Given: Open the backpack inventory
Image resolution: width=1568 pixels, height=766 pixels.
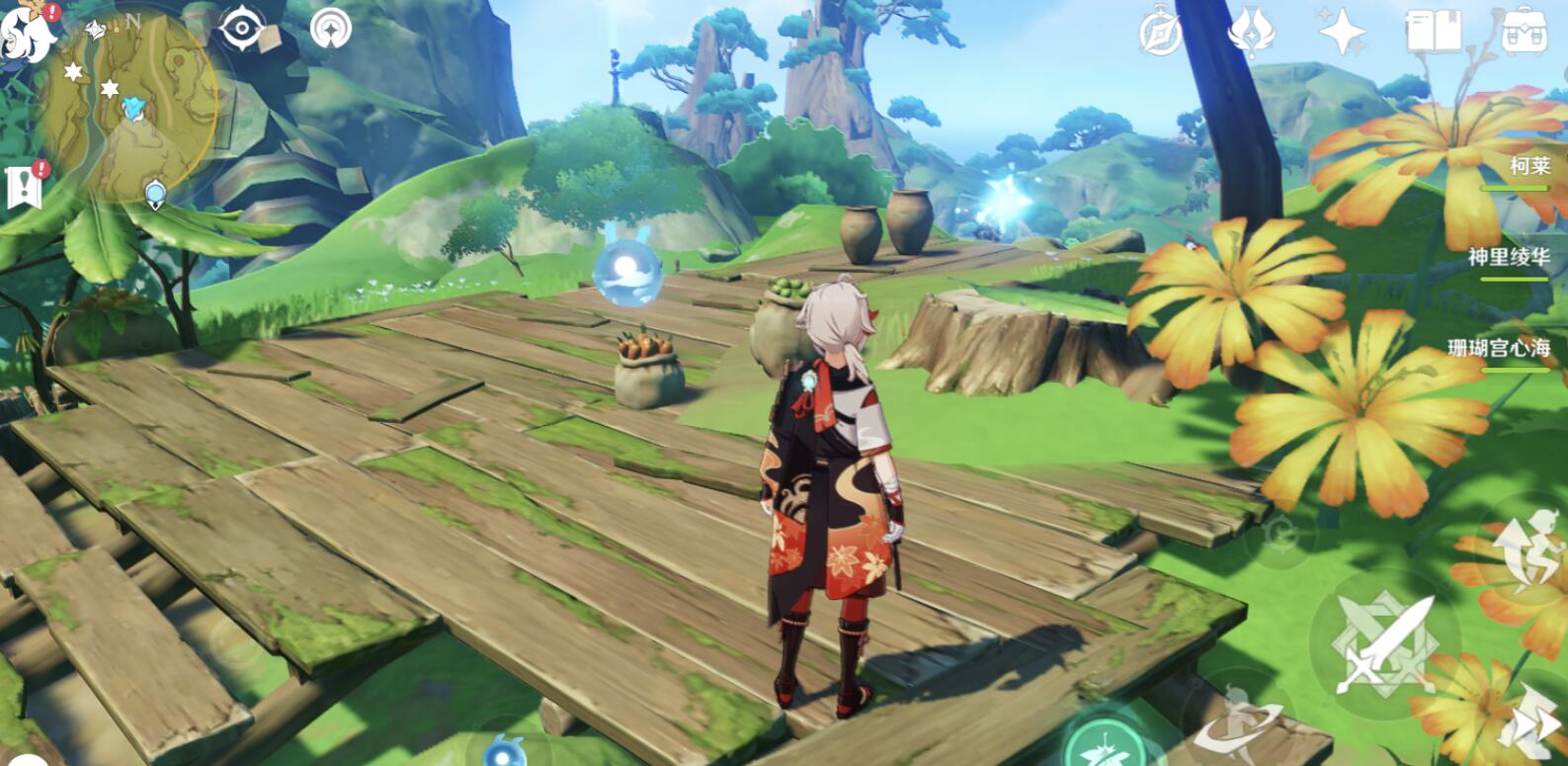Looking at the screenshot, I should click(x=1524, y=32).
